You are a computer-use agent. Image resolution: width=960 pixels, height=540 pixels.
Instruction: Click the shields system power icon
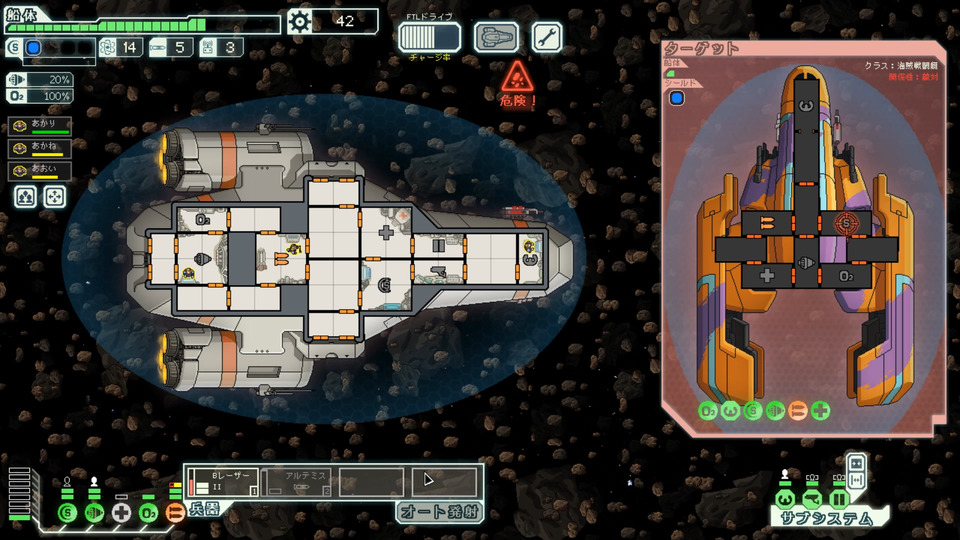(x=66, y=513)
